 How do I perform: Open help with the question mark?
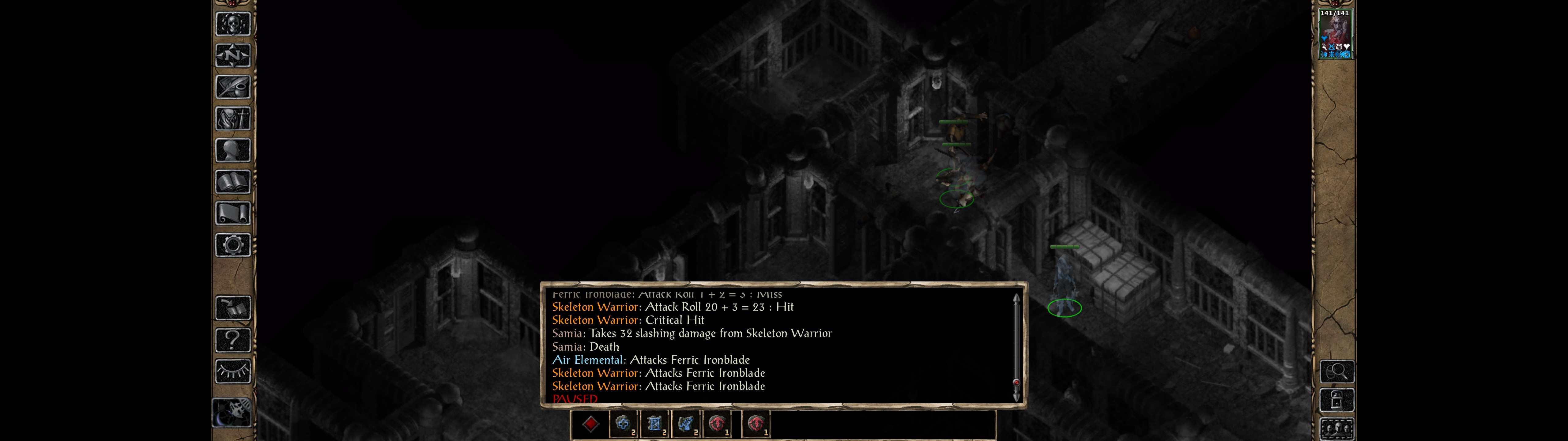tap(232, 339)
